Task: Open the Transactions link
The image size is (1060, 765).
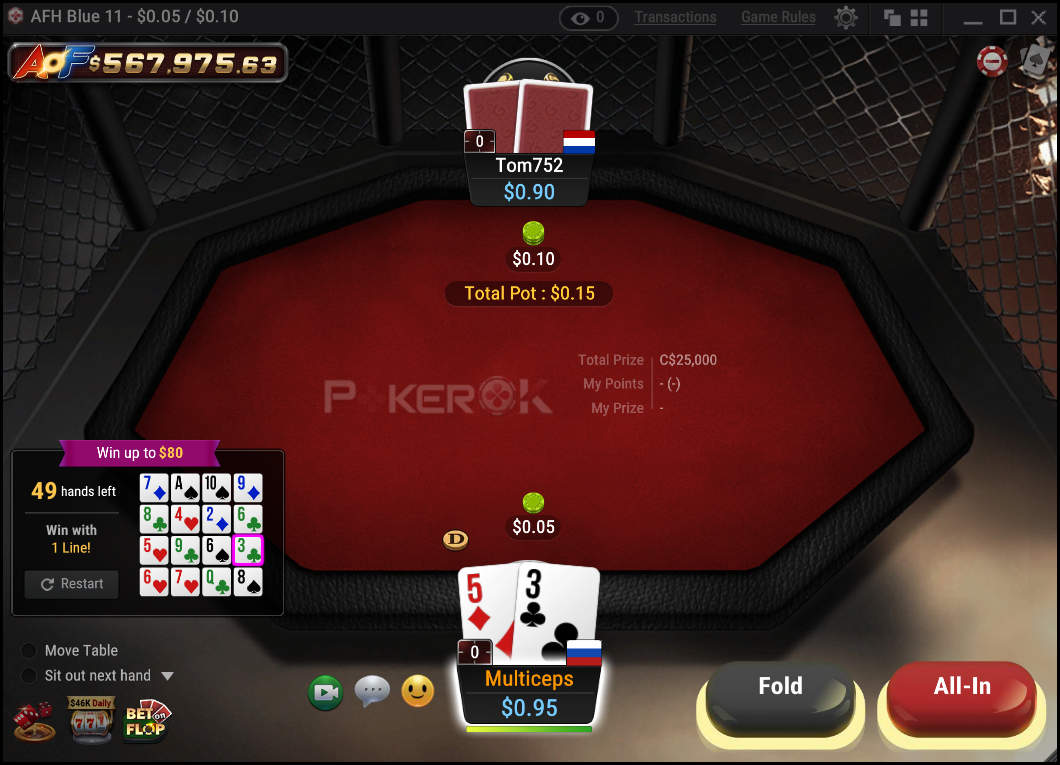Action: click(675, 17)
